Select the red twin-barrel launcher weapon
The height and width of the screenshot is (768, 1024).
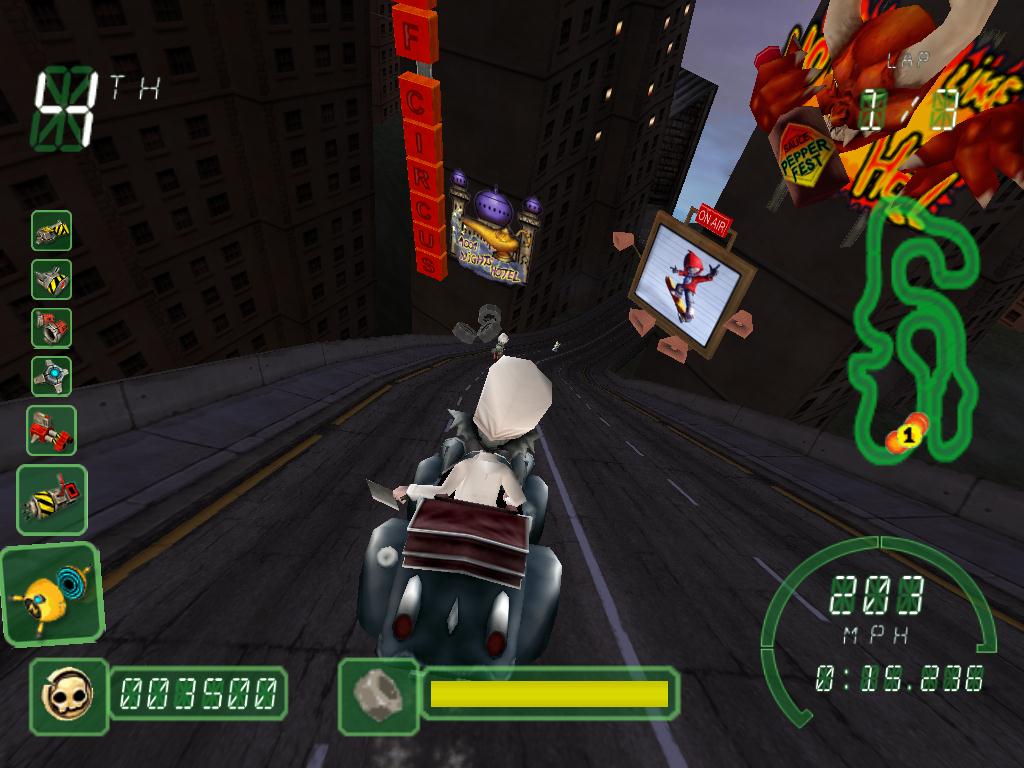coord(51,429)
